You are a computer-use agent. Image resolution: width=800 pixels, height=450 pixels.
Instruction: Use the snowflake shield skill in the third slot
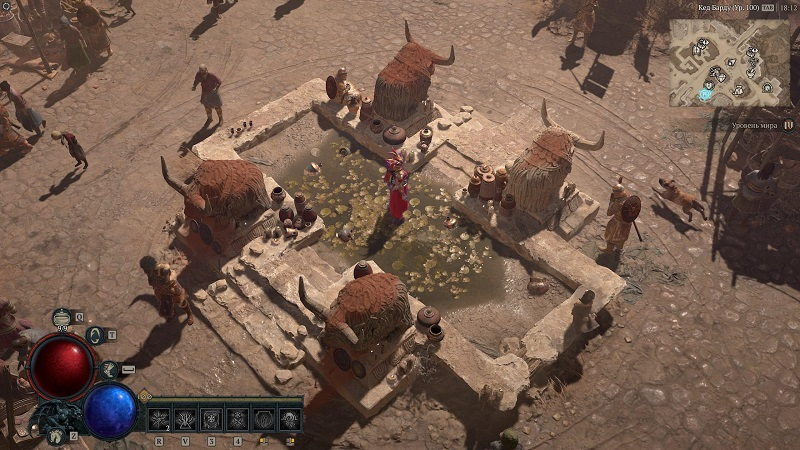(212, 418)
